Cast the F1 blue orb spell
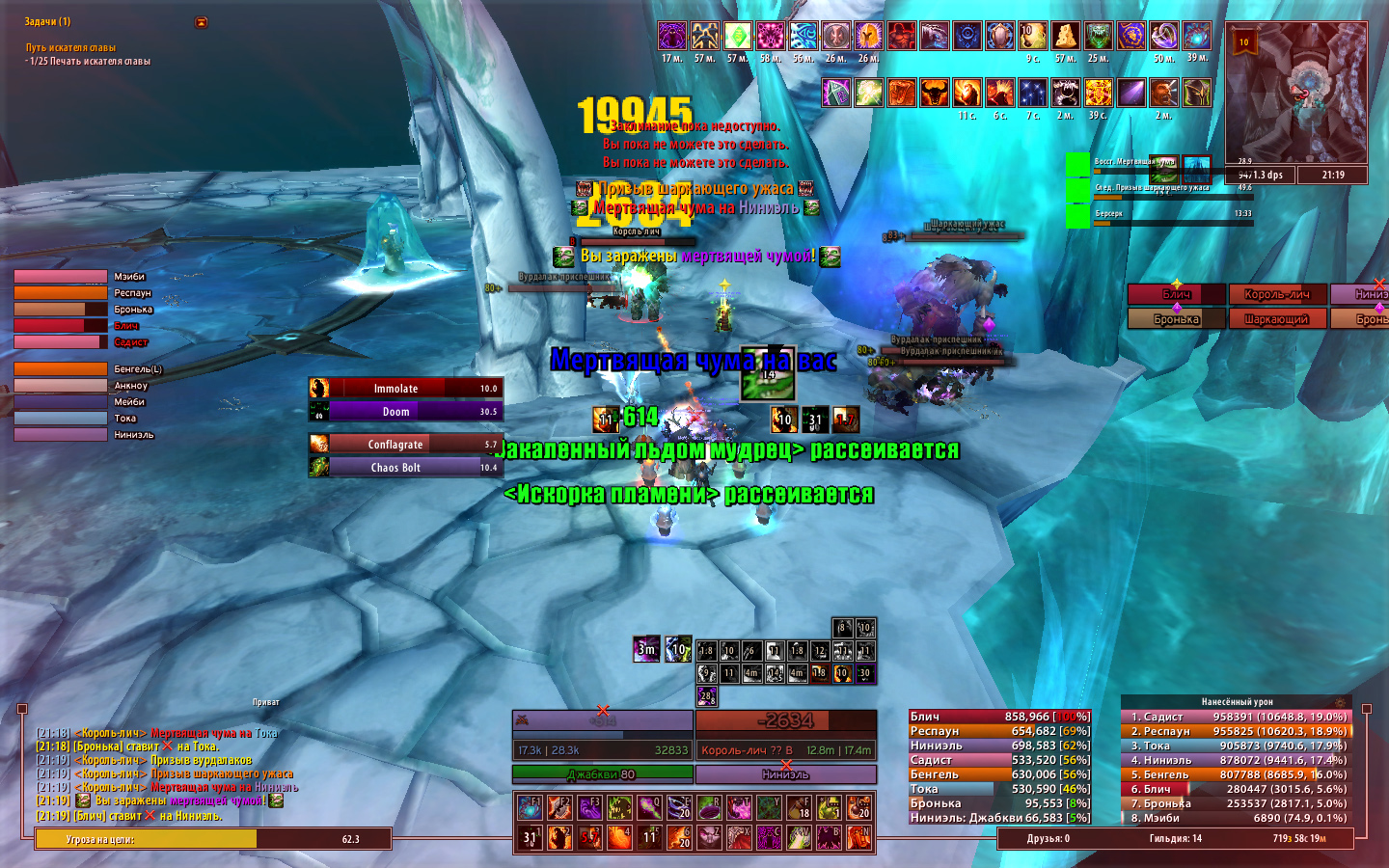This screenshot has width=1389, height=868. tap(530, 807)
